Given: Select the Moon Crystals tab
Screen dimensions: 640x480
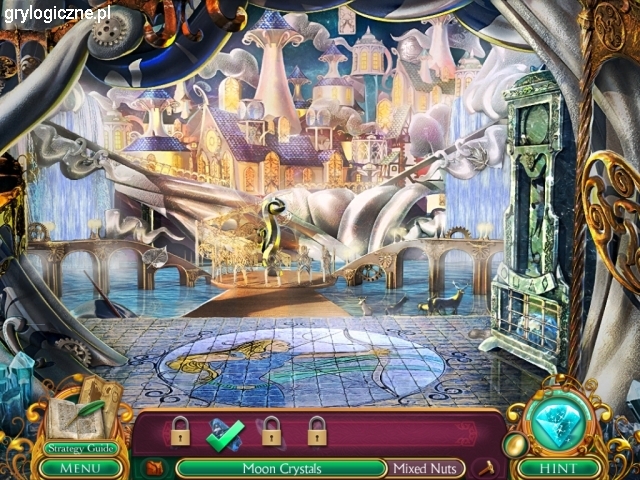Looking at the screenshot, I should point(281,467).
